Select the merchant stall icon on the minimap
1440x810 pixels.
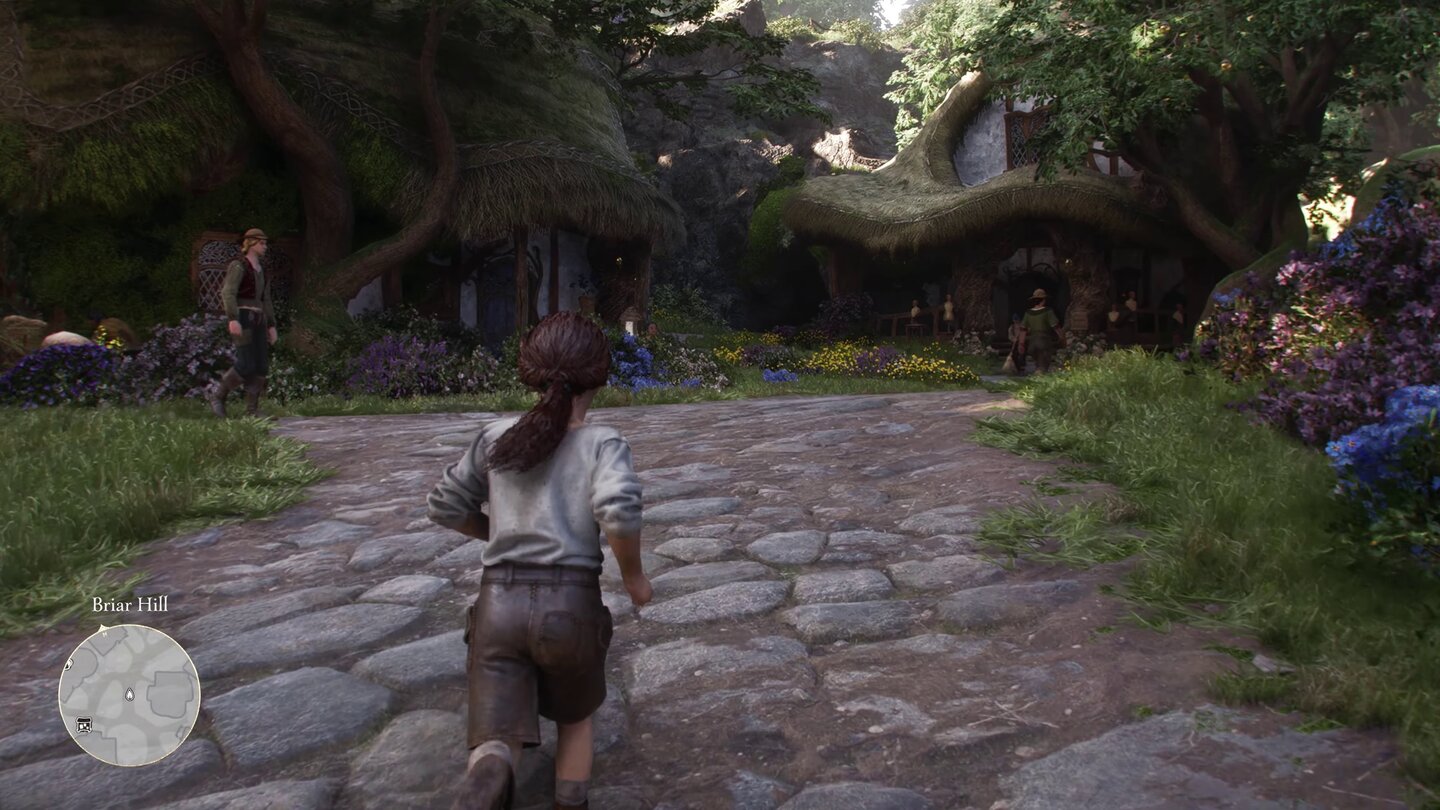click(84, 724)
